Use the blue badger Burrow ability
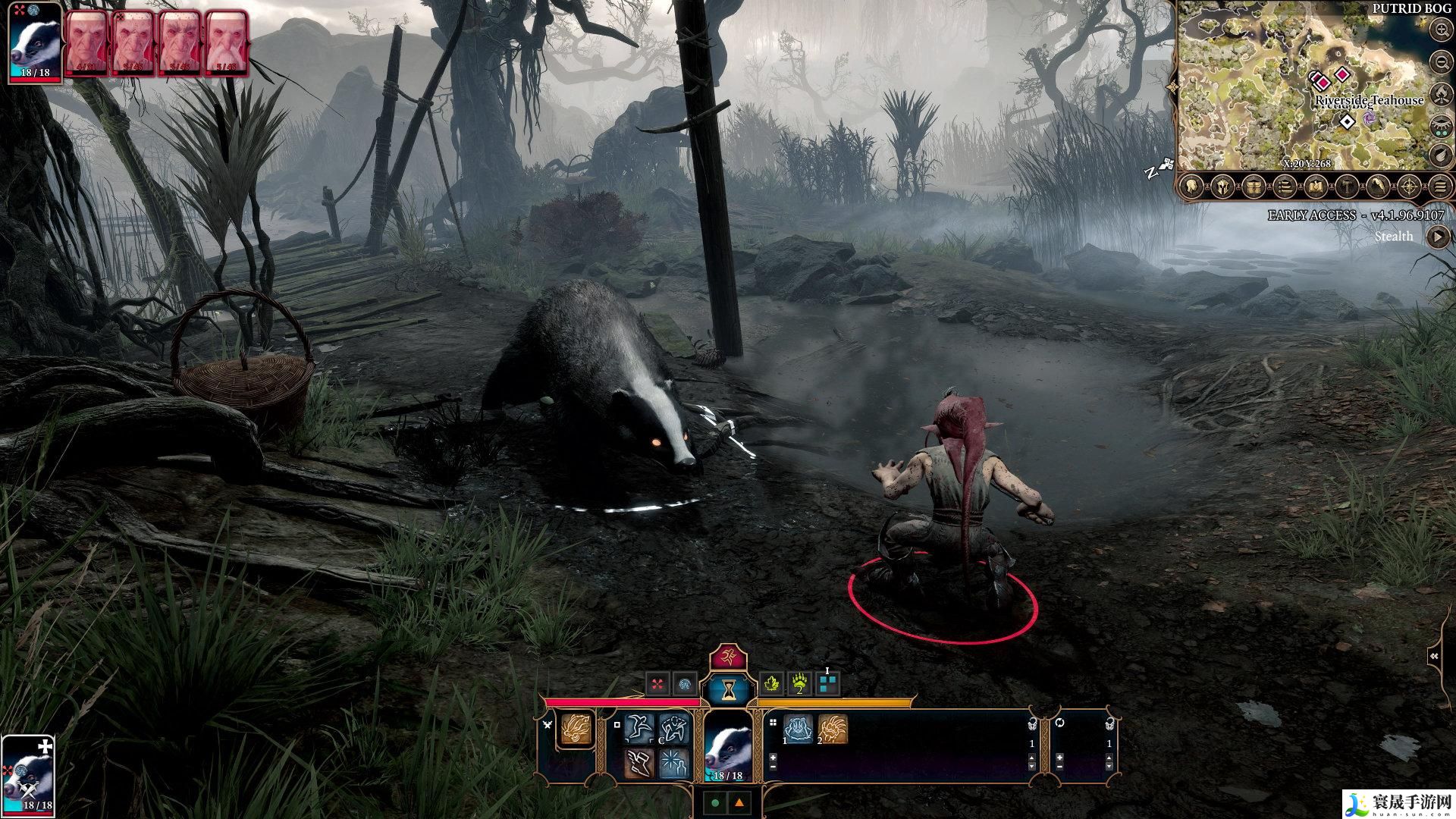Screen dimensions: 1456x819 click(x=798, y=730)
